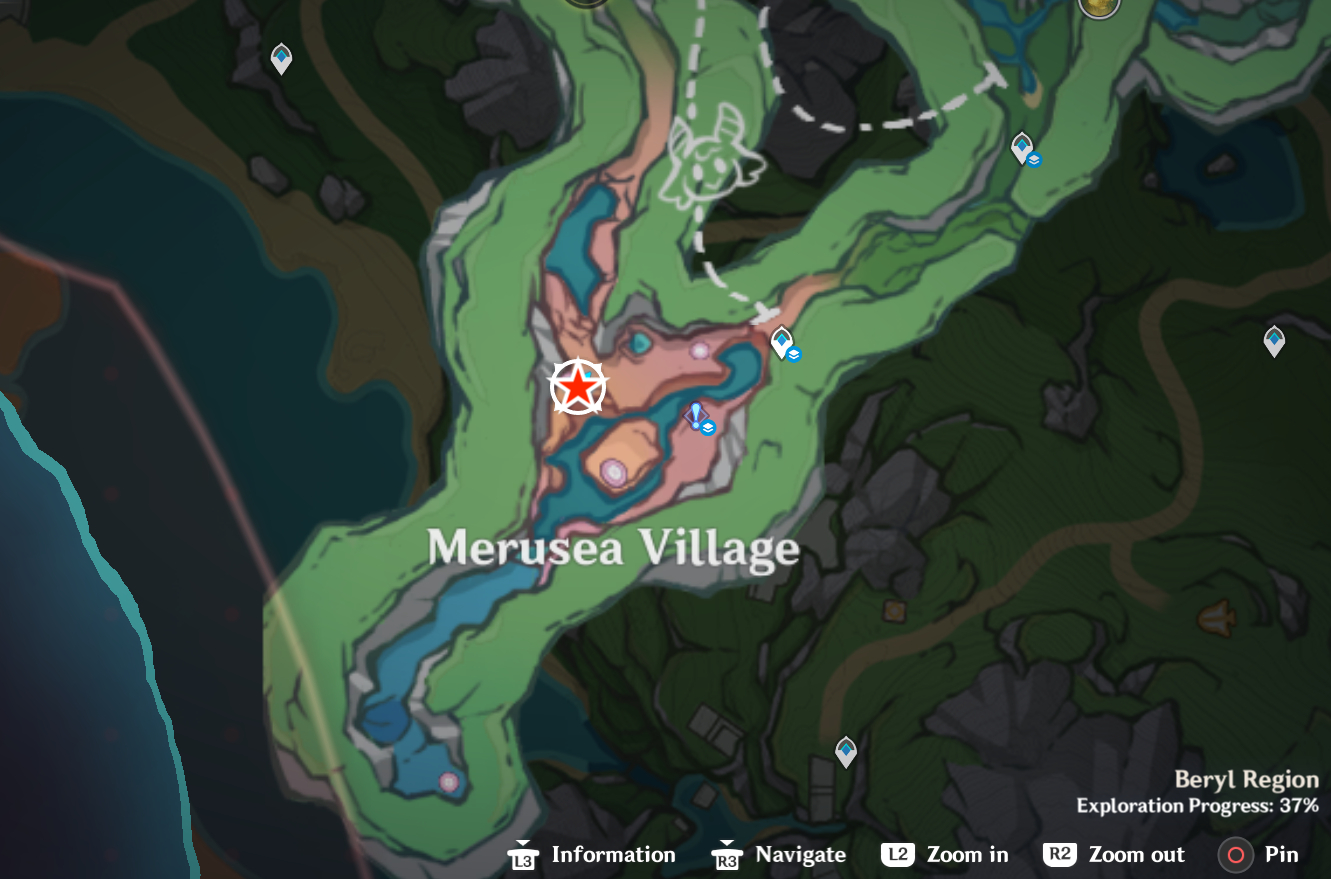The width and height of the screenshot is (1331, 879).
Task: Select the orange square map marker
Action: tap(893, 609)
